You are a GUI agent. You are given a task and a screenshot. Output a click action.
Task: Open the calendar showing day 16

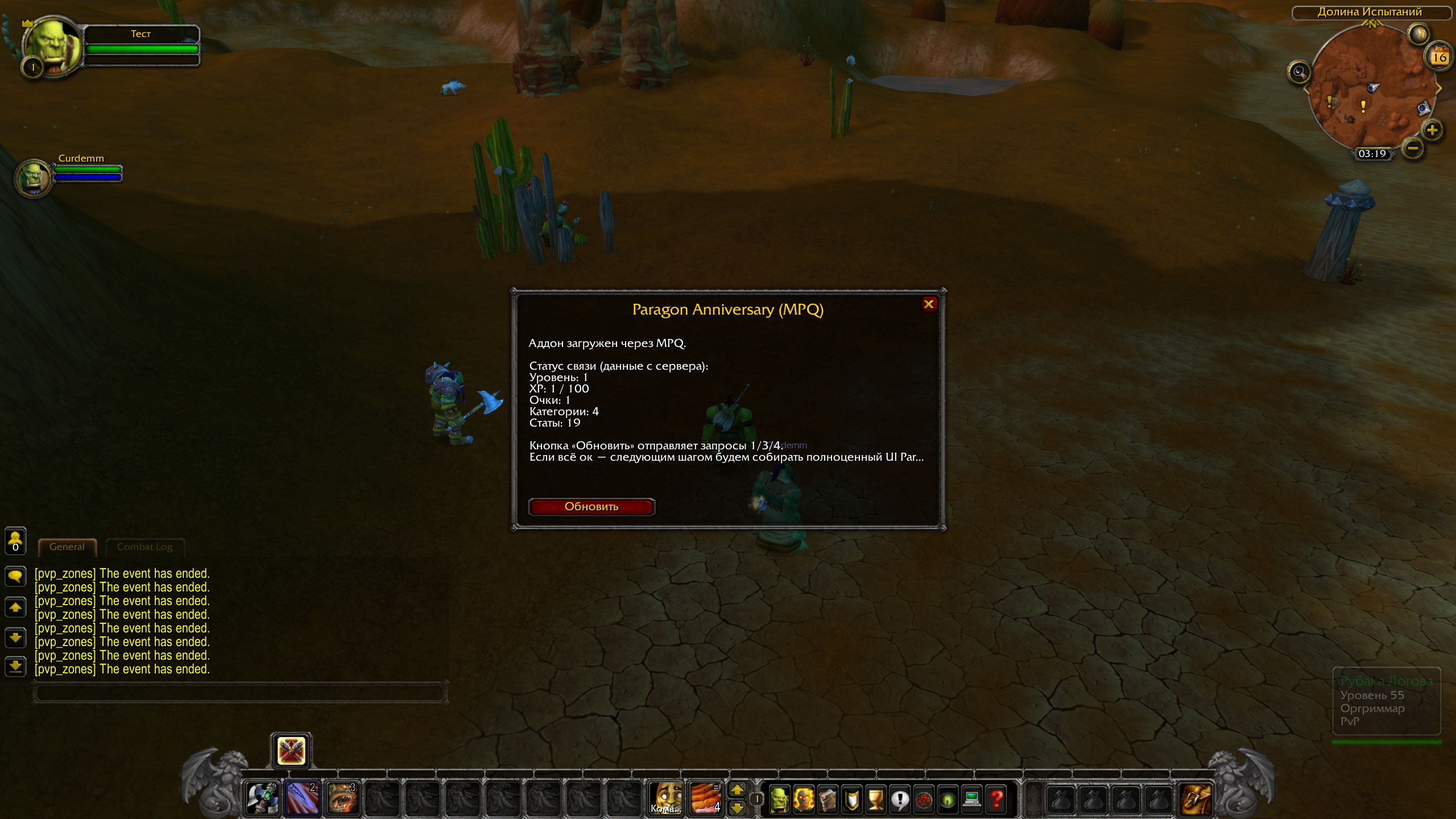coord(1439,57)
